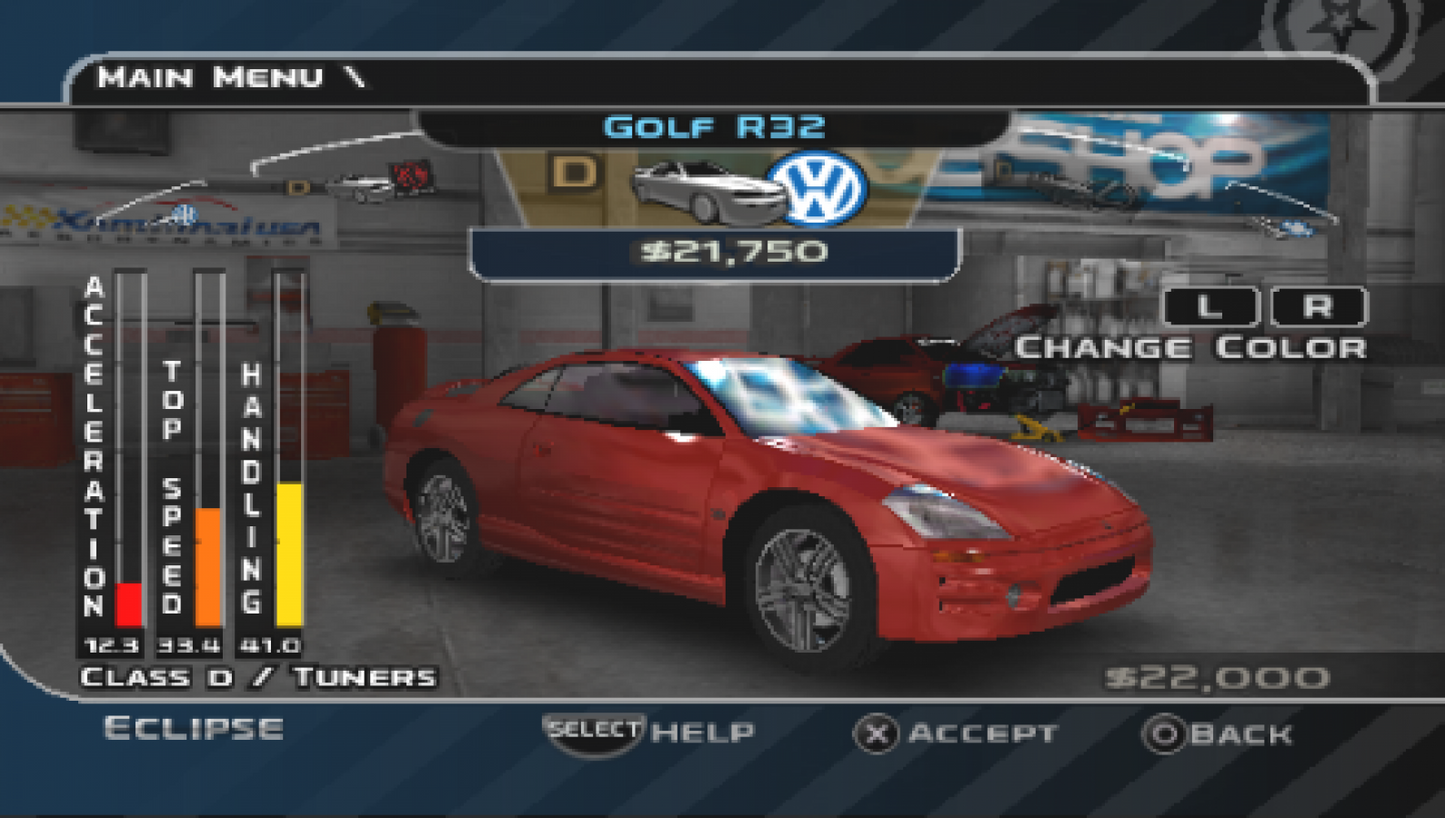Open the Change Color selector

click(x=1190, y=347)
